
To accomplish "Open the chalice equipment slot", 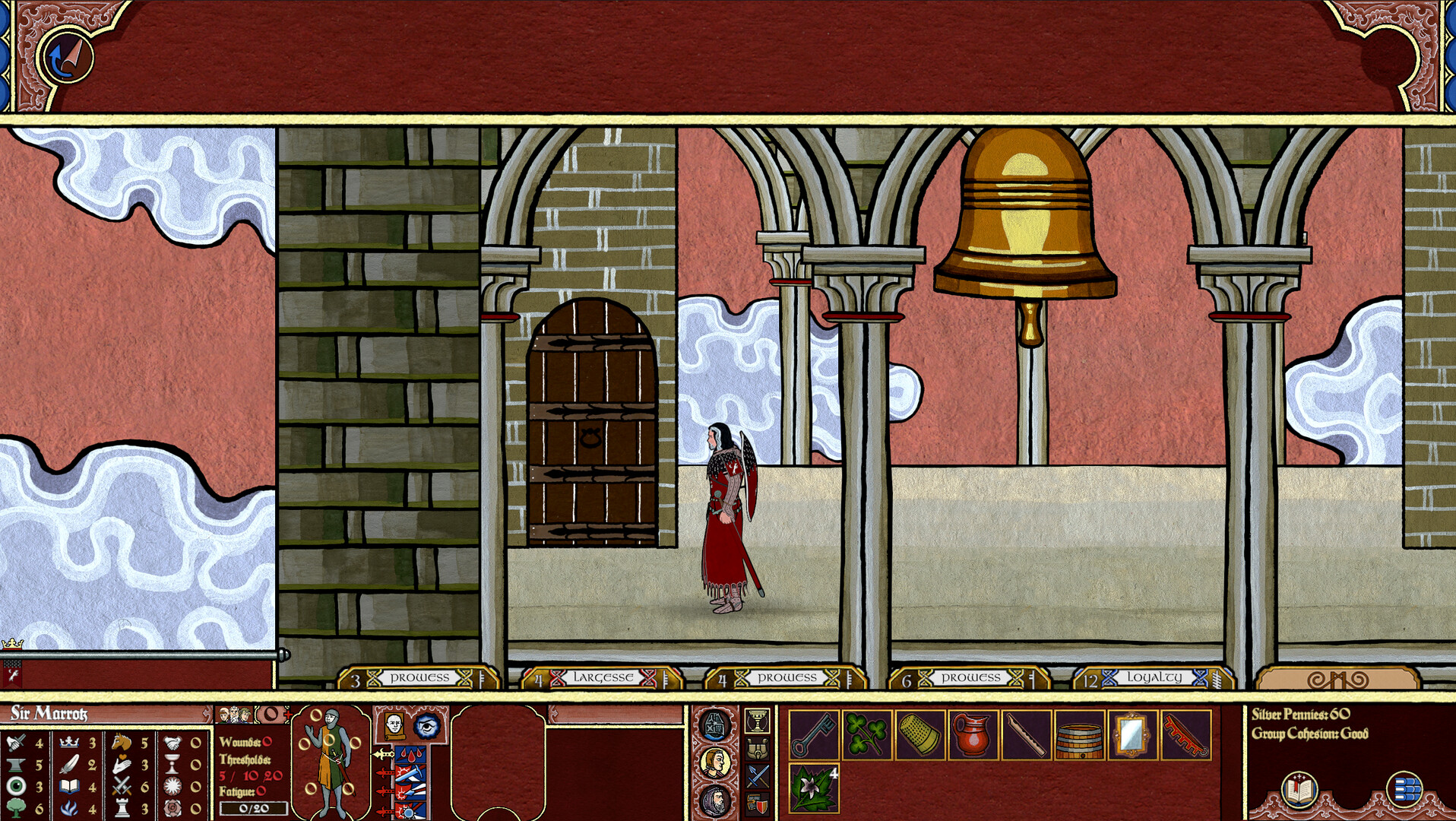I will [757, 721].
